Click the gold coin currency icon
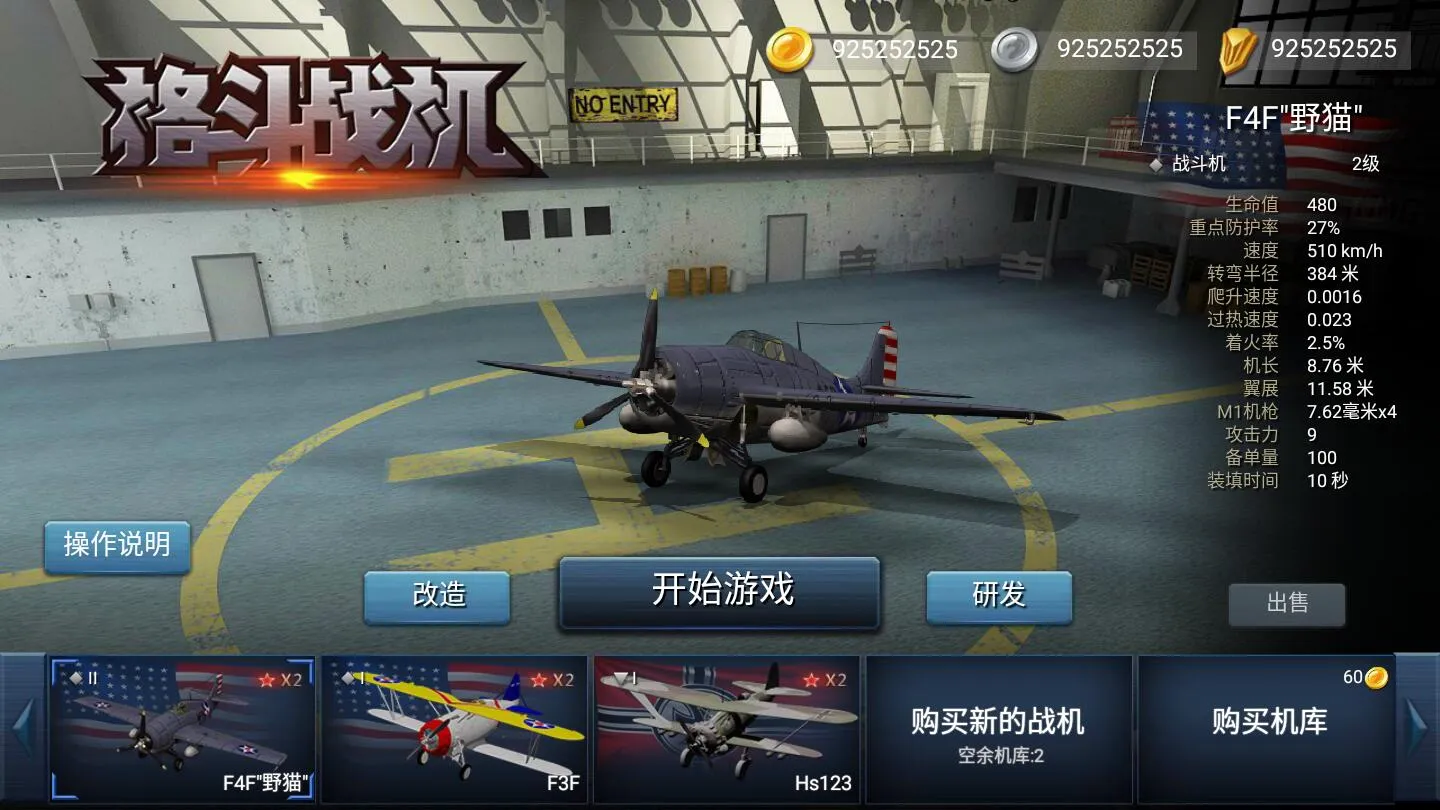The width and height of the screenshot is (1440, 810). tap(789, 48)
